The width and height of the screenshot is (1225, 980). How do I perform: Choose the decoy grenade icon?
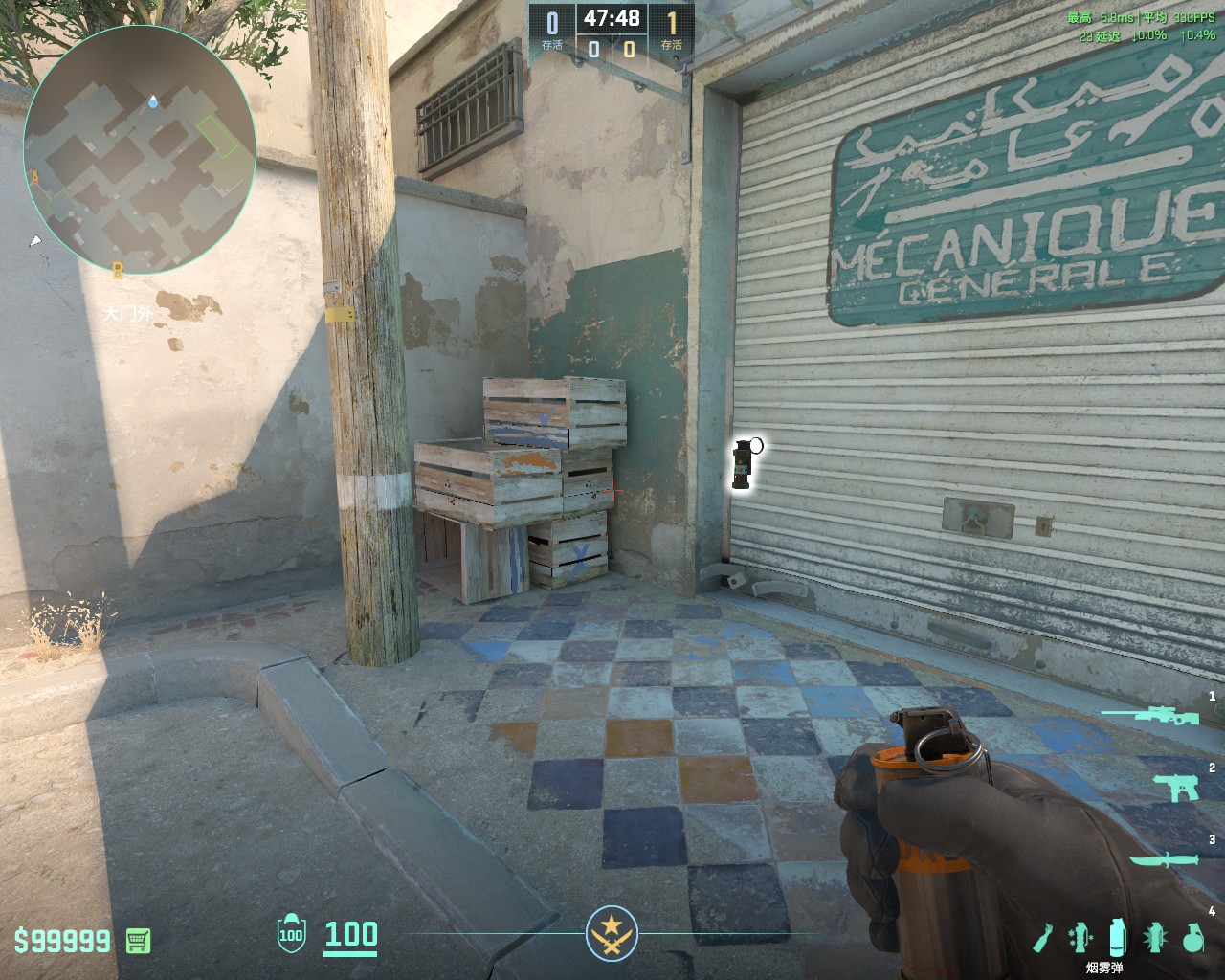(1080, 938)
